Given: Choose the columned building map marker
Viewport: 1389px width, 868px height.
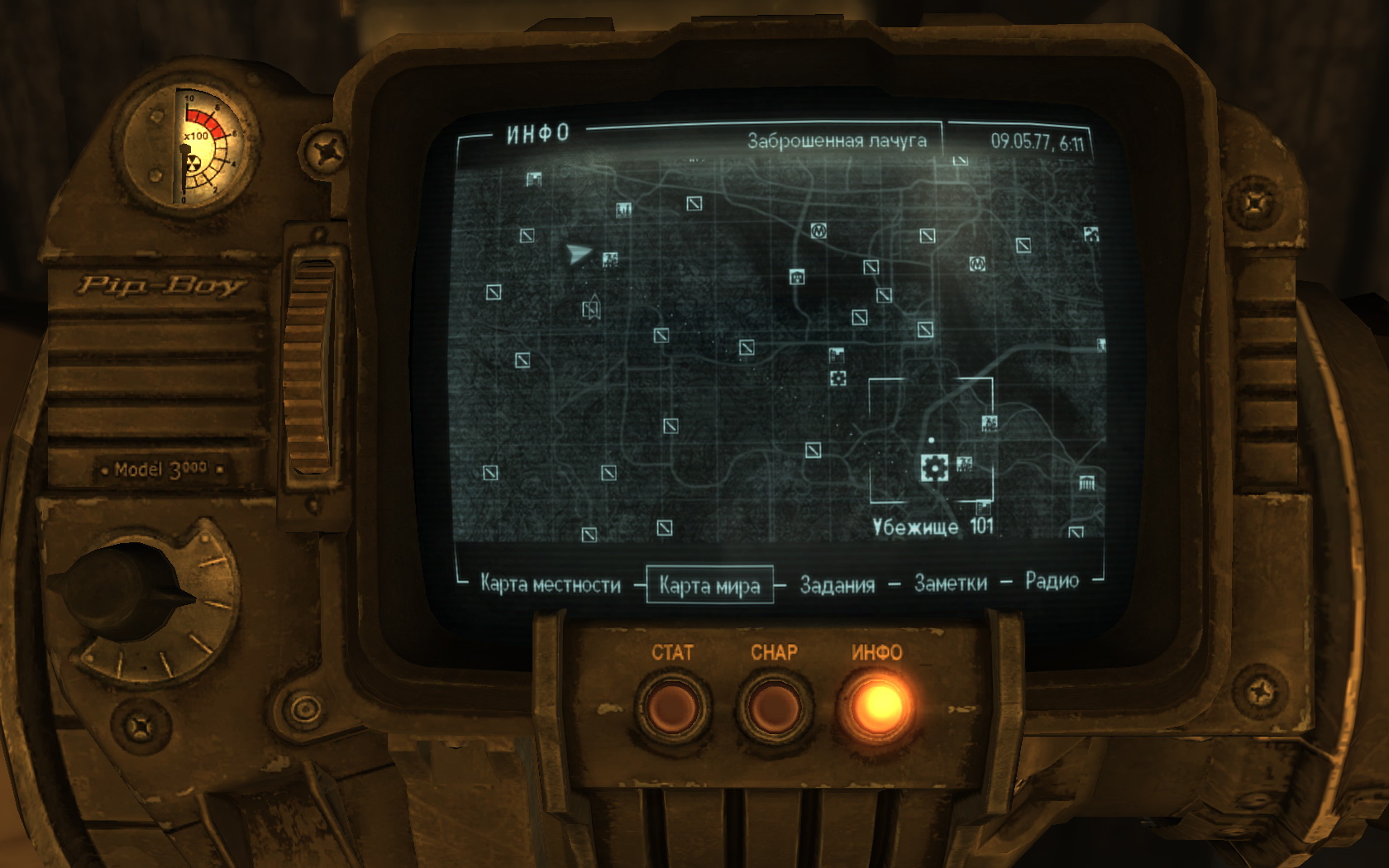Looking at the screenshot, I should point(1086,483).
